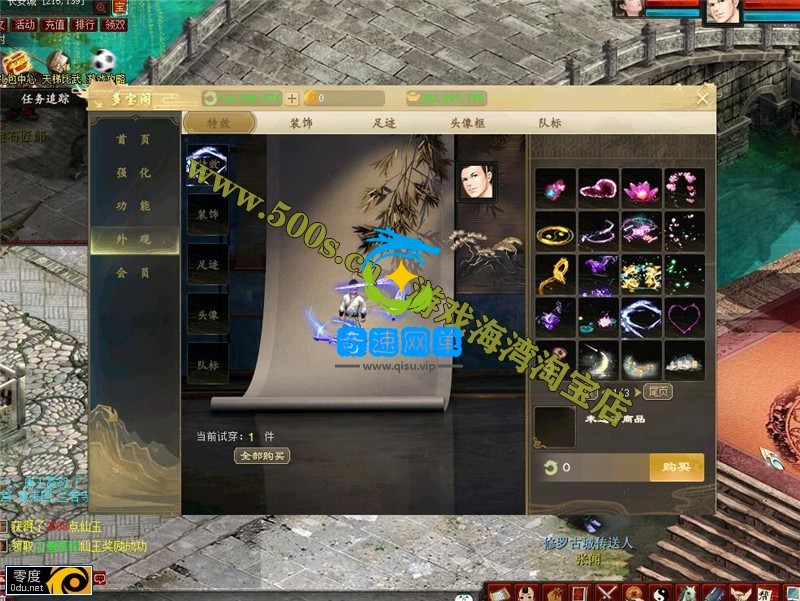Go to the 强化 shop section

coord(133,173)
